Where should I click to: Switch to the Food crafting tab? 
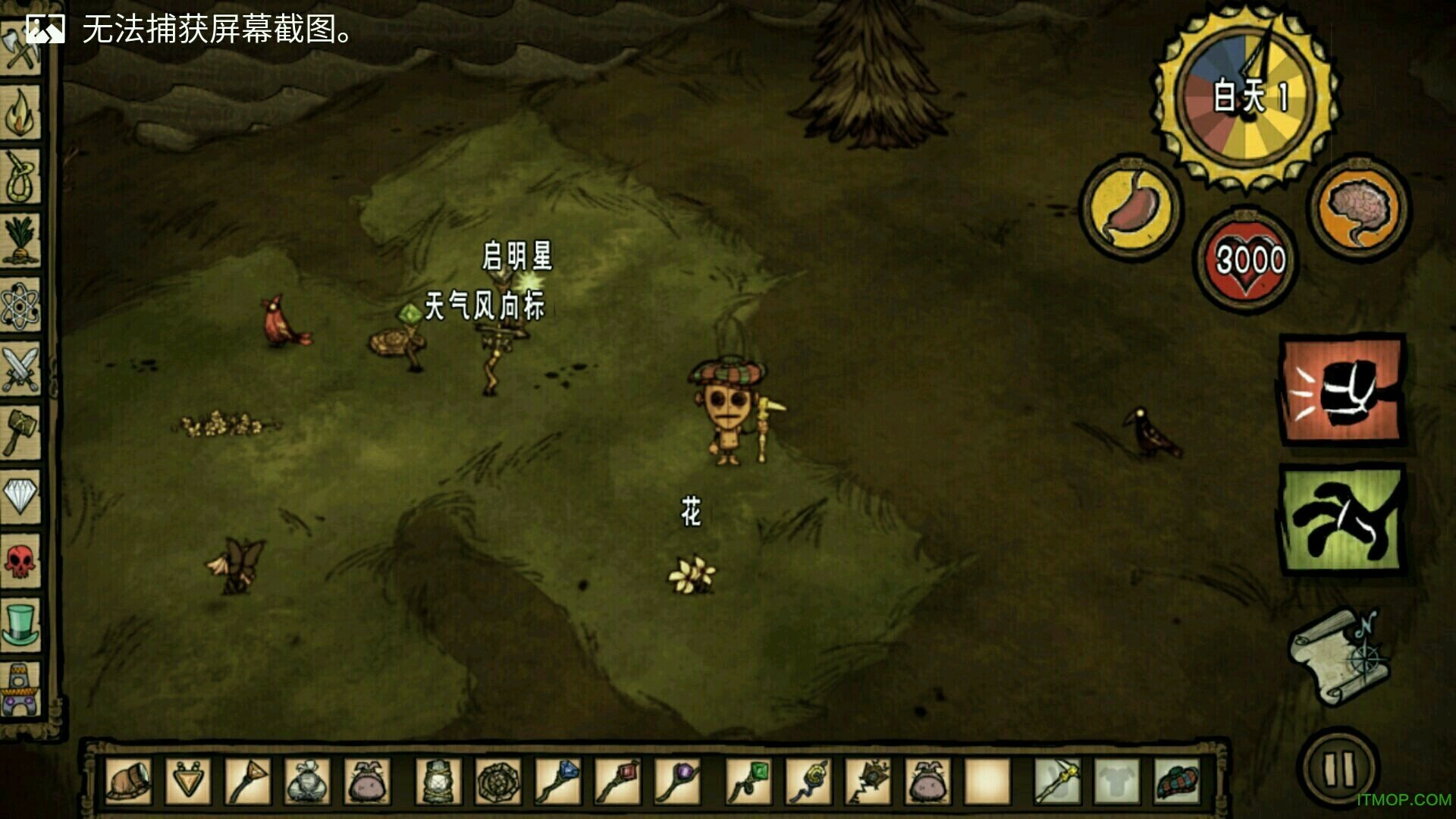(20, 241)
